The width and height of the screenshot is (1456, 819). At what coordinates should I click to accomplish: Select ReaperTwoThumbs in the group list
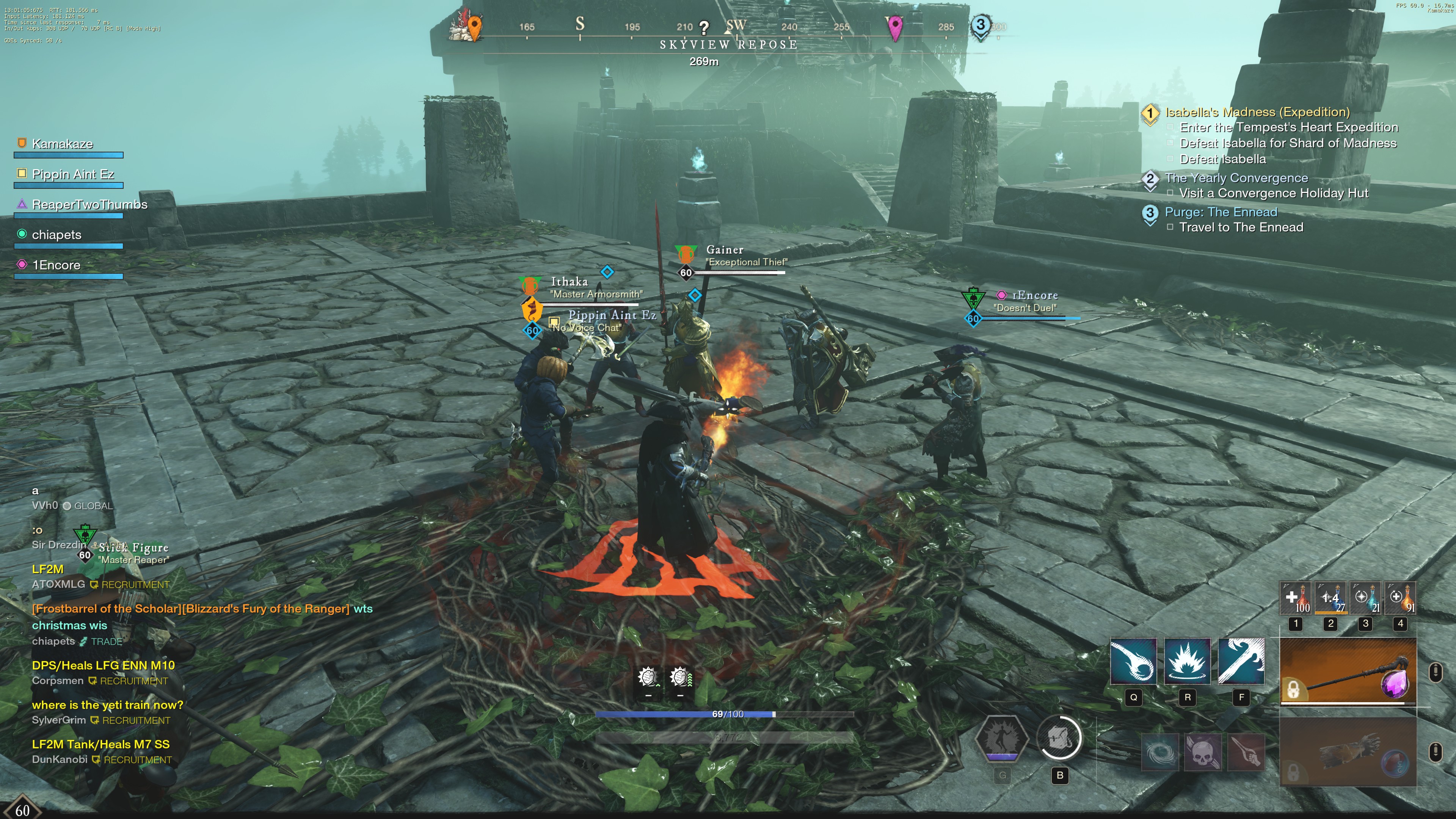pyautogui.click(x=89, y=205)
